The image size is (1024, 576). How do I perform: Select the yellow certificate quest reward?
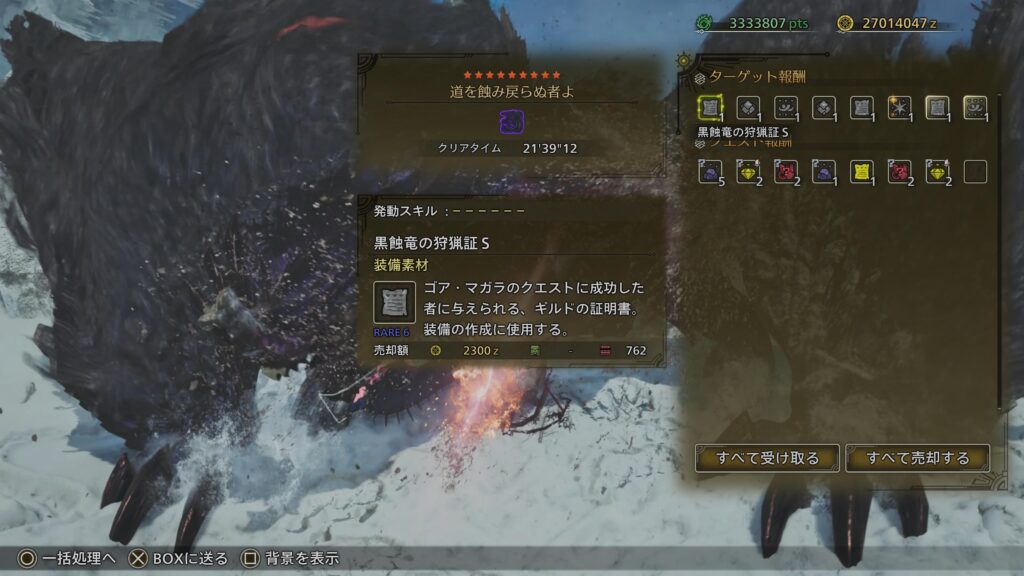(862, 172)
